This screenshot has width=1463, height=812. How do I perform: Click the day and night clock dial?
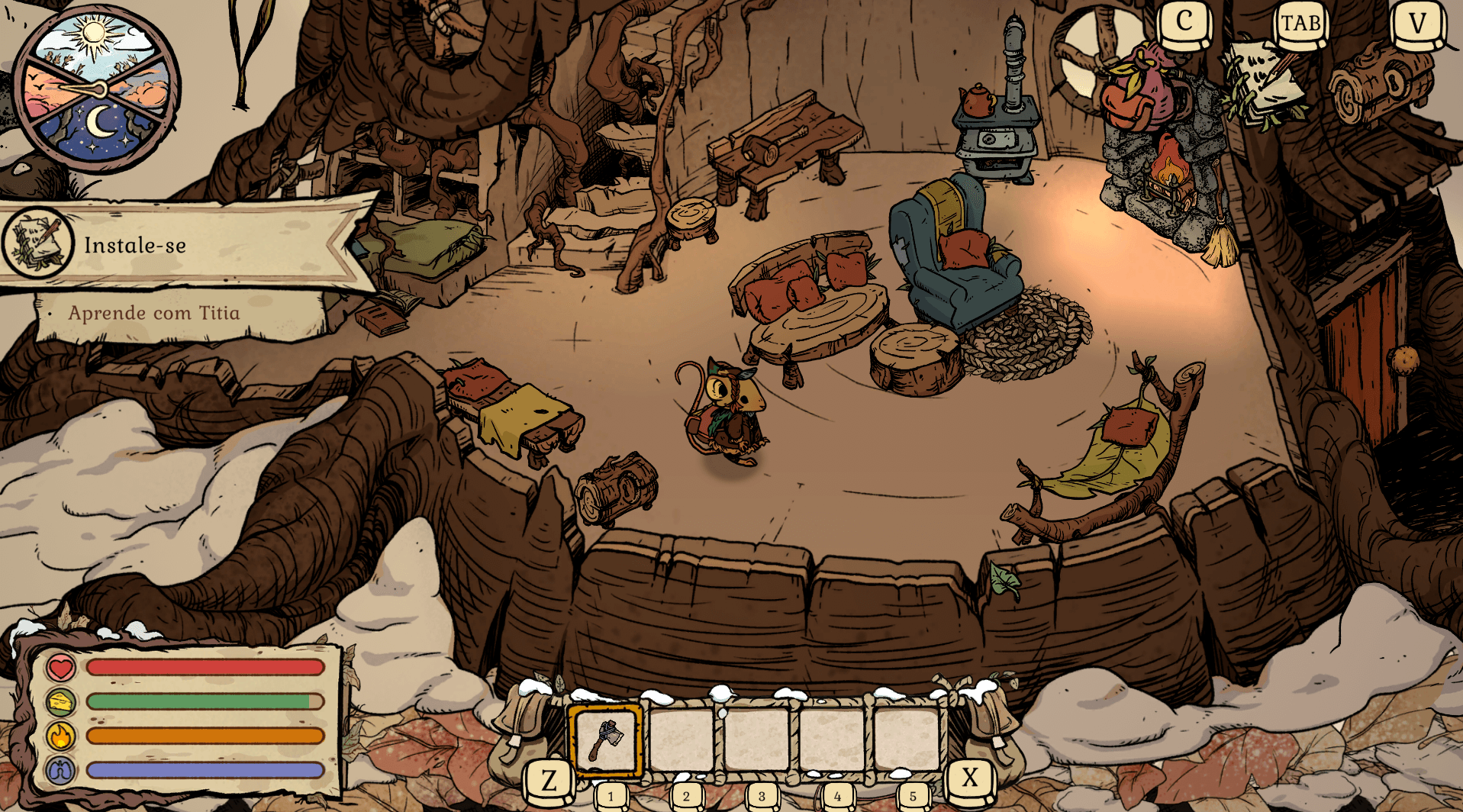click(x=96, y=89)
